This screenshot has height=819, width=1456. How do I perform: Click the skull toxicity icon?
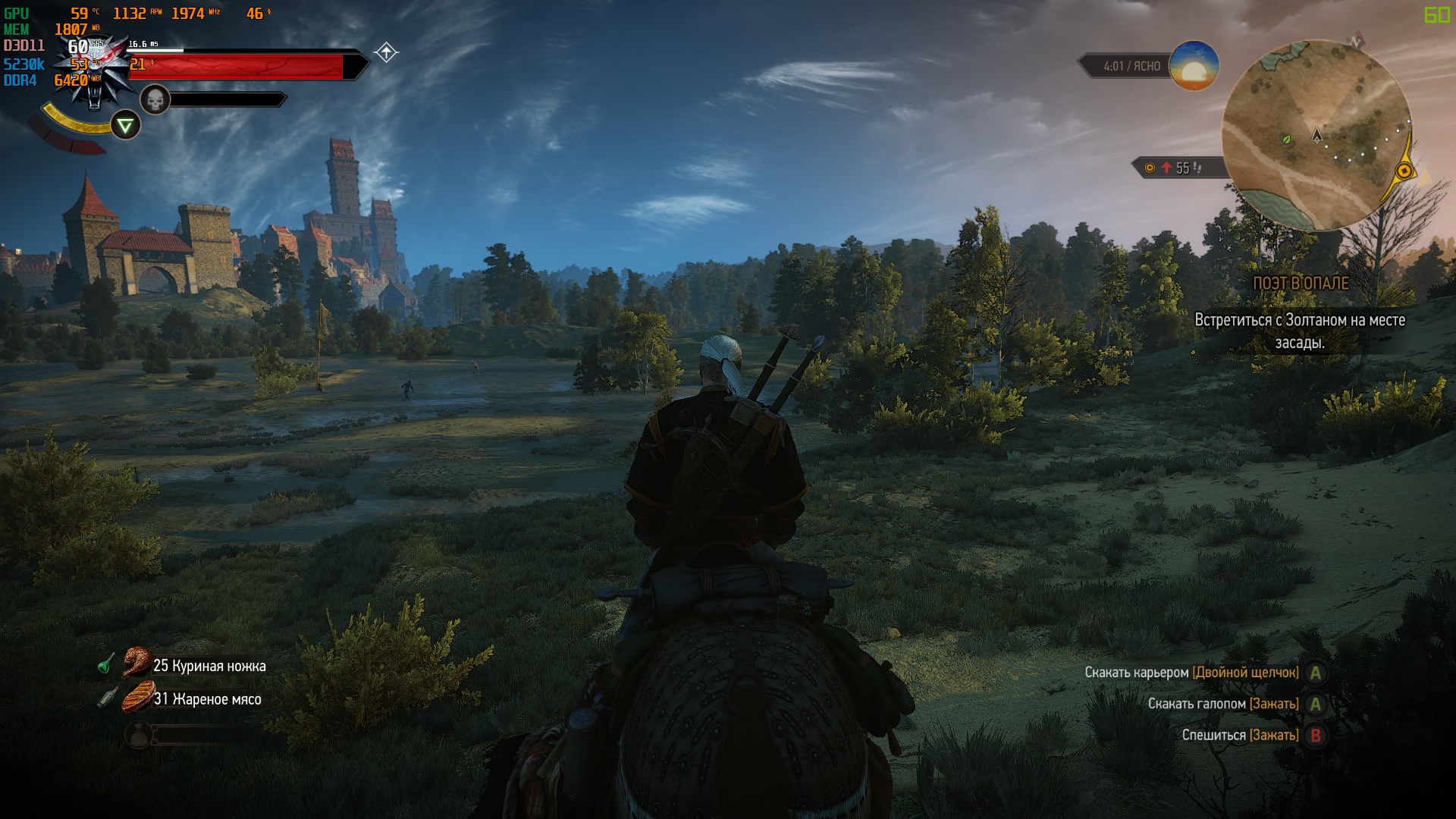point(155,99)
